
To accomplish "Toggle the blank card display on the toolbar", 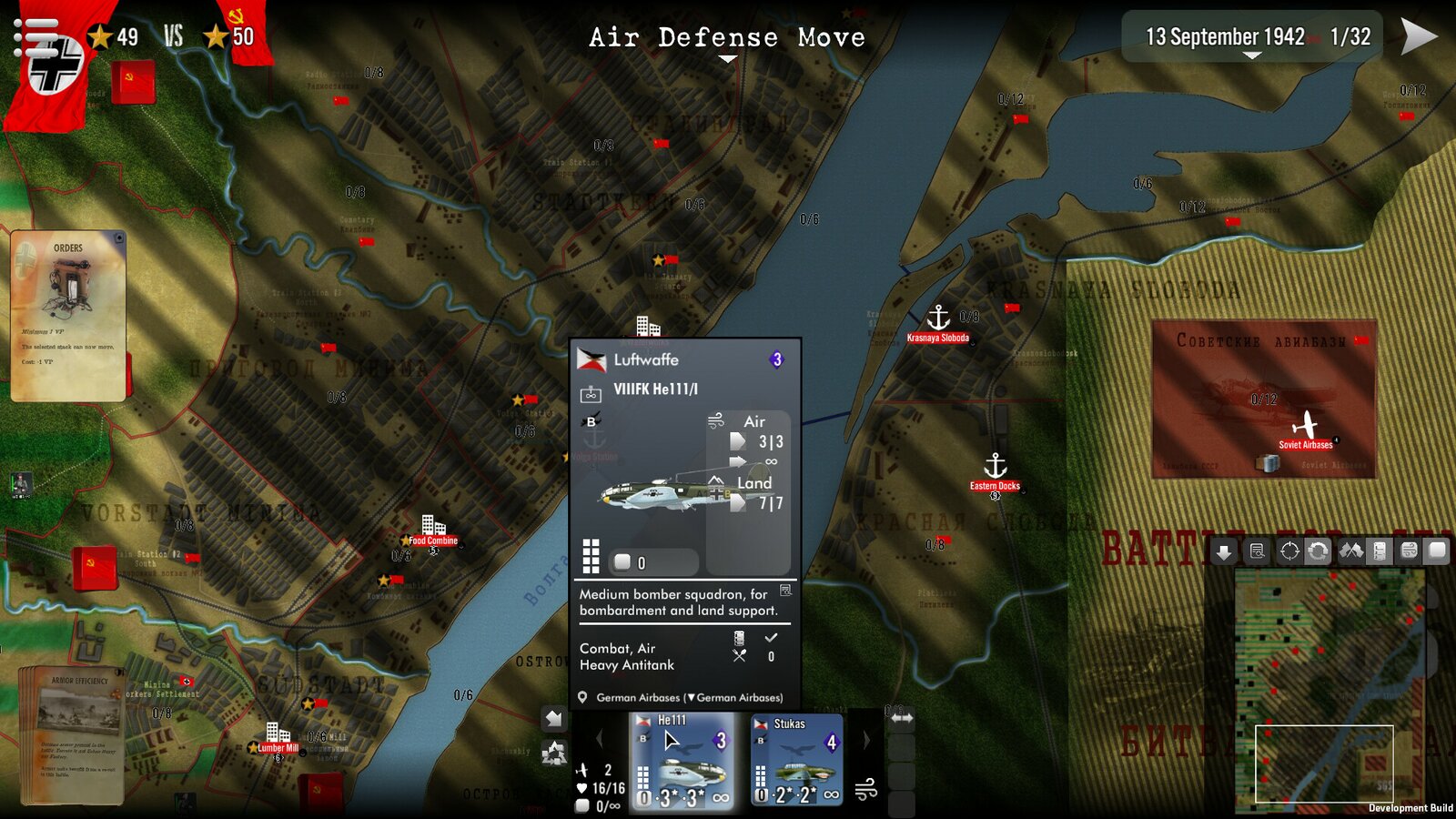I will tap(1437, 551).
